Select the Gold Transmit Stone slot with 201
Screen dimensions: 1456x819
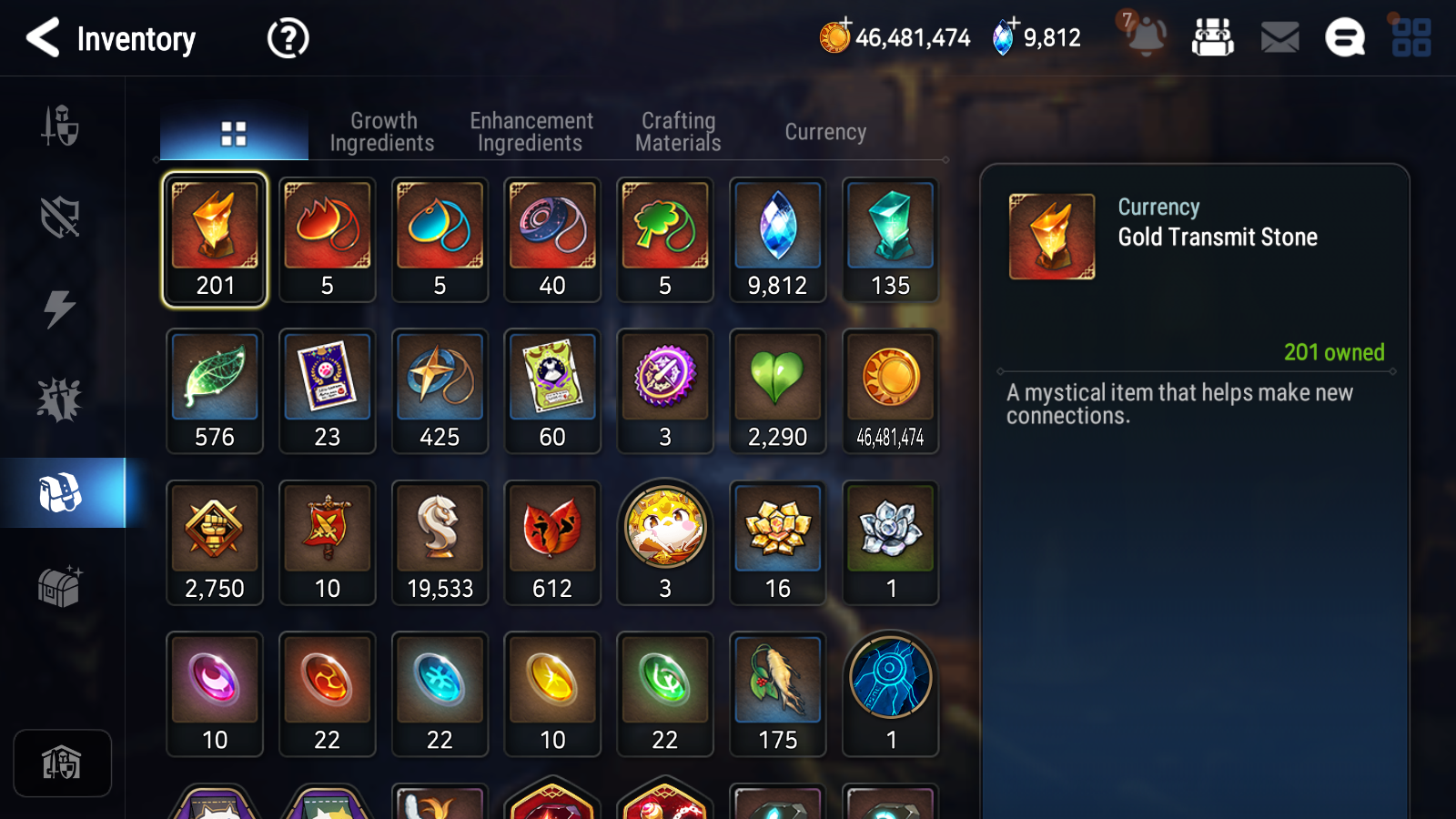215,239
